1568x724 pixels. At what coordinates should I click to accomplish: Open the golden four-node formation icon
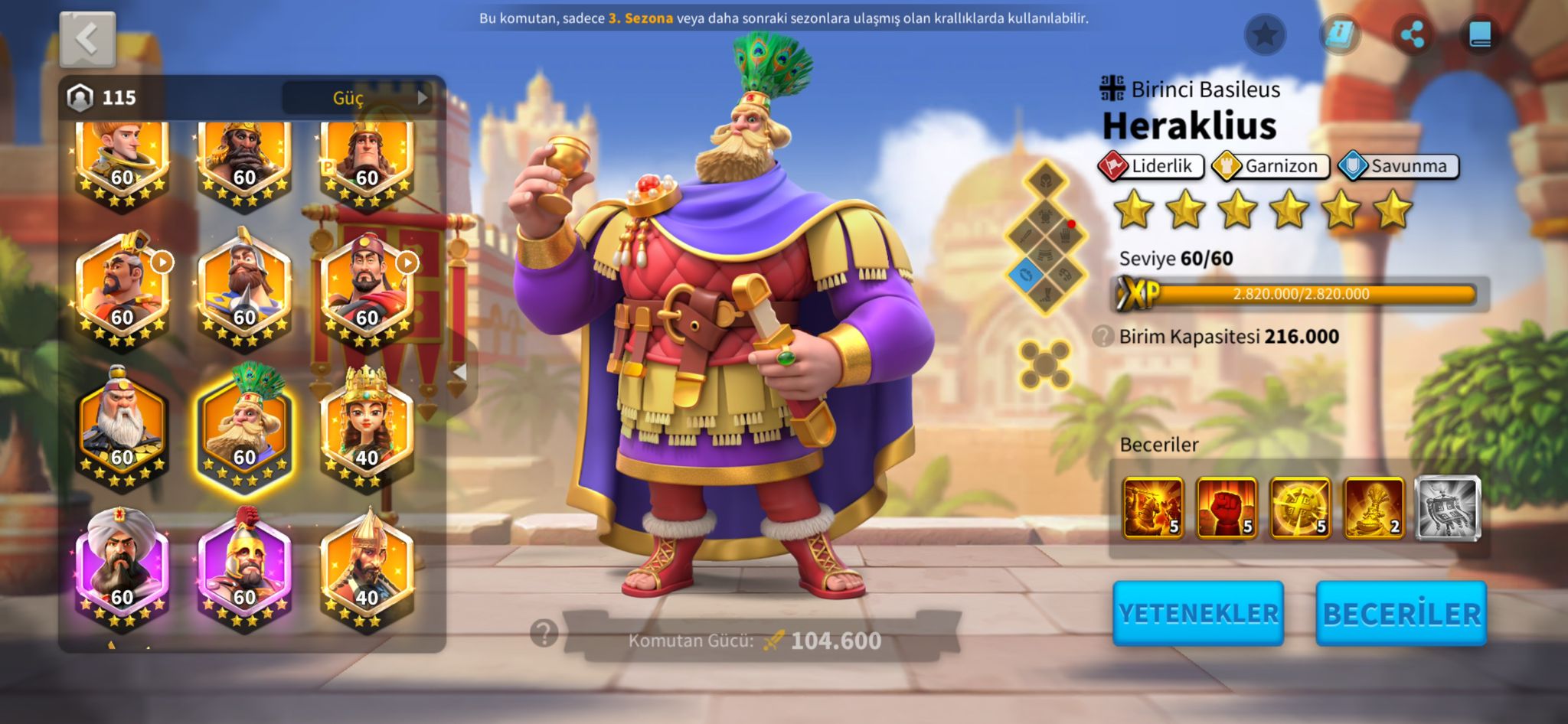pos(1045,365)
